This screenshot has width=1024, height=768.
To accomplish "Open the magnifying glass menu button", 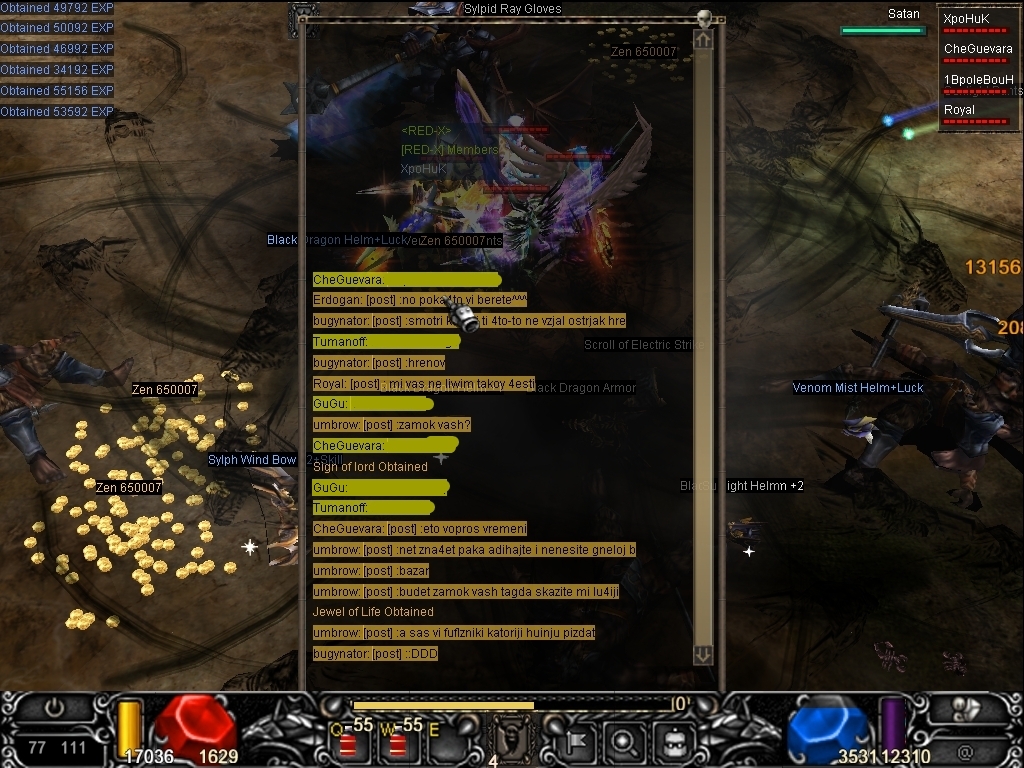I will [x=624, y=743].
